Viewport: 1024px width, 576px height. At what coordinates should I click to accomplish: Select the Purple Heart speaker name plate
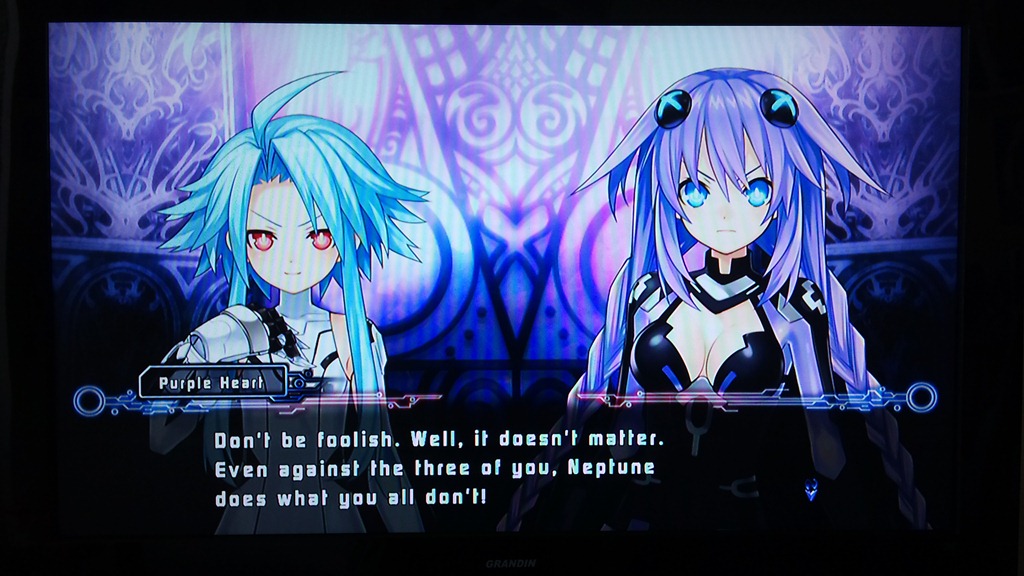(x=213, y=382)
